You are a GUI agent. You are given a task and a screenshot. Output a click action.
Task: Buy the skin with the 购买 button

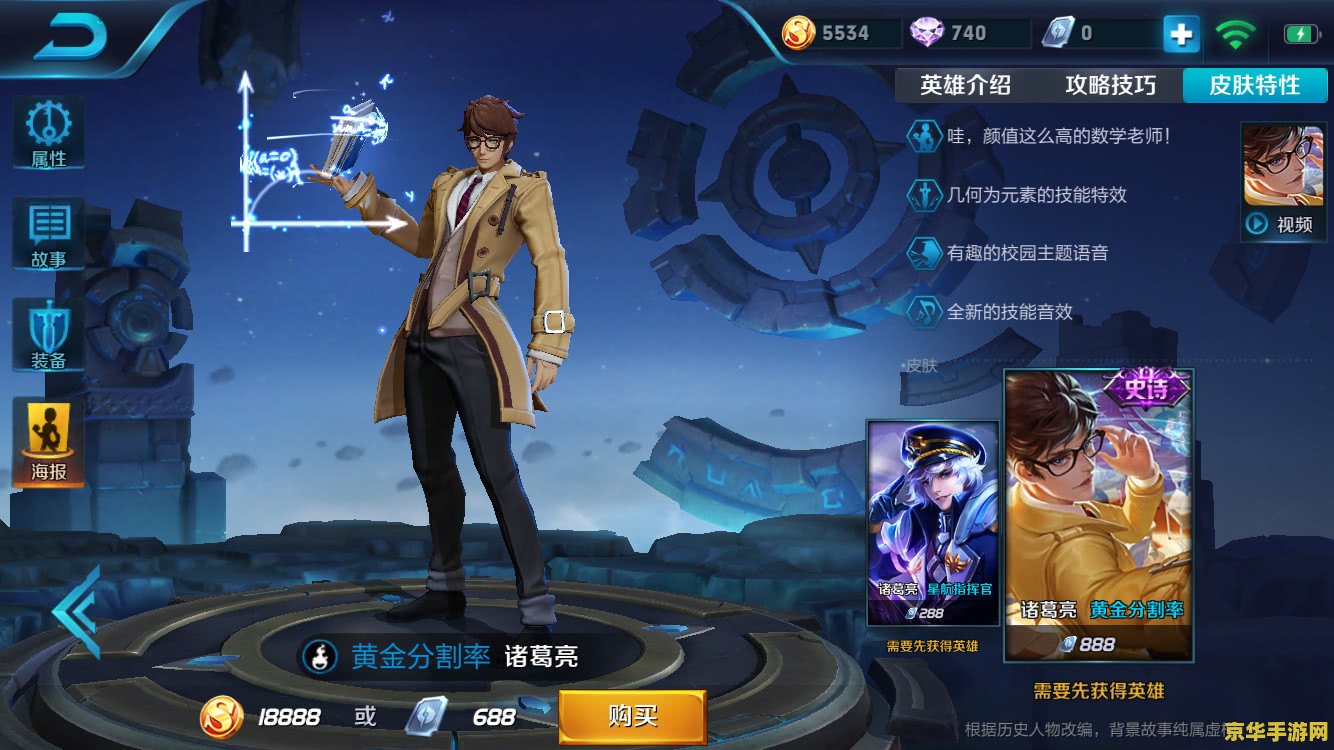coord(632,716)
